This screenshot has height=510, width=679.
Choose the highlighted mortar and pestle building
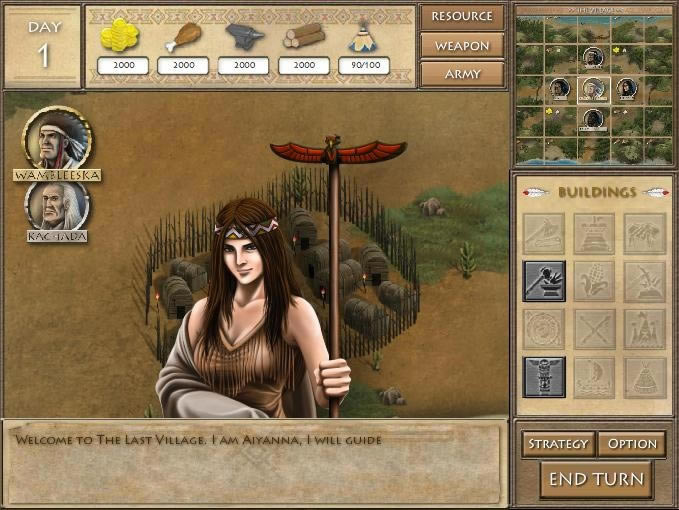point(544,282)
